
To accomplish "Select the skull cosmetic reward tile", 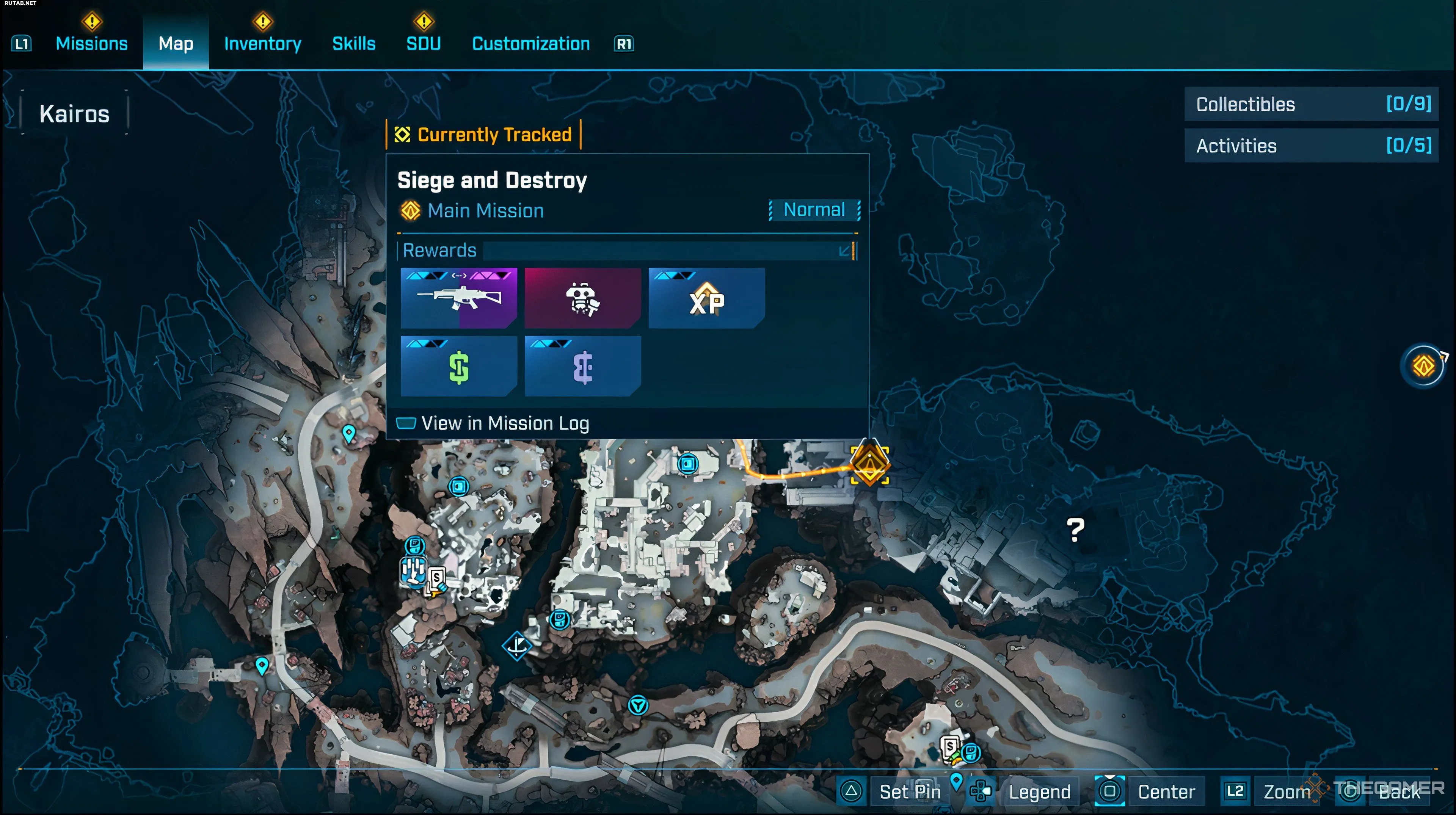I will 582,298.
